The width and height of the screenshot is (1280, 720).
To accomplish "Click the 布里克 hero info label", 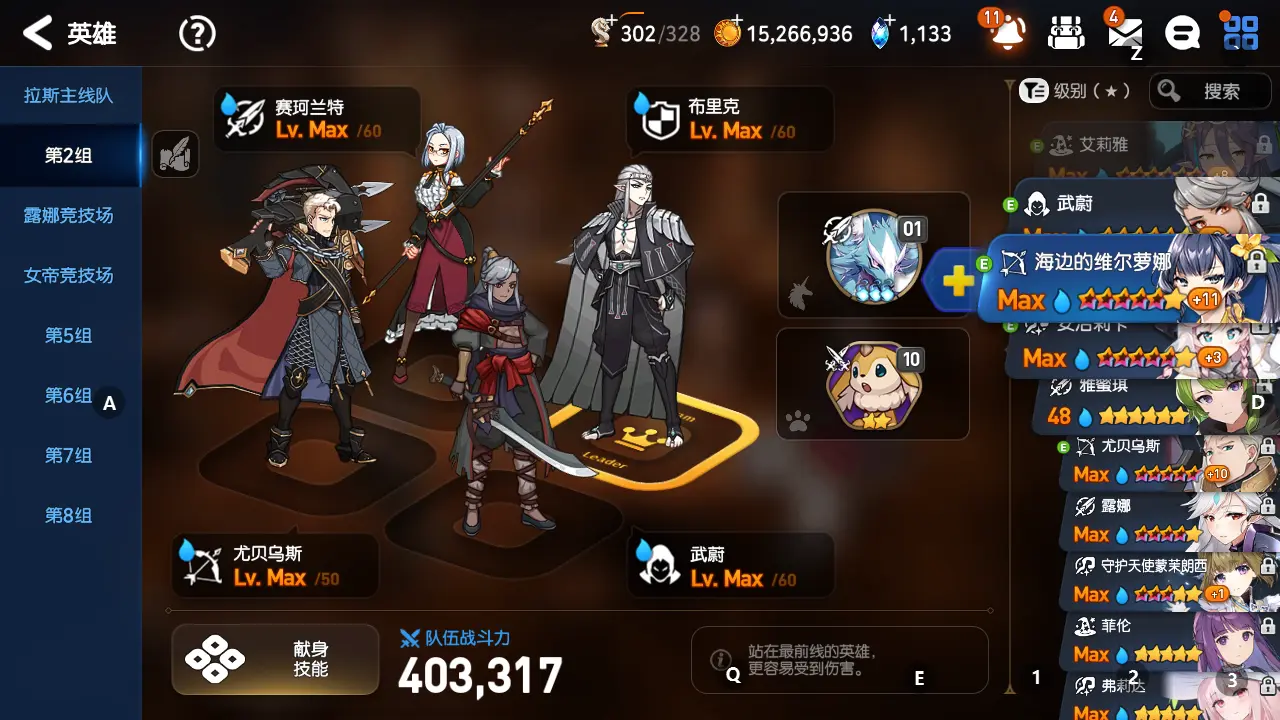I will [730, 118].
